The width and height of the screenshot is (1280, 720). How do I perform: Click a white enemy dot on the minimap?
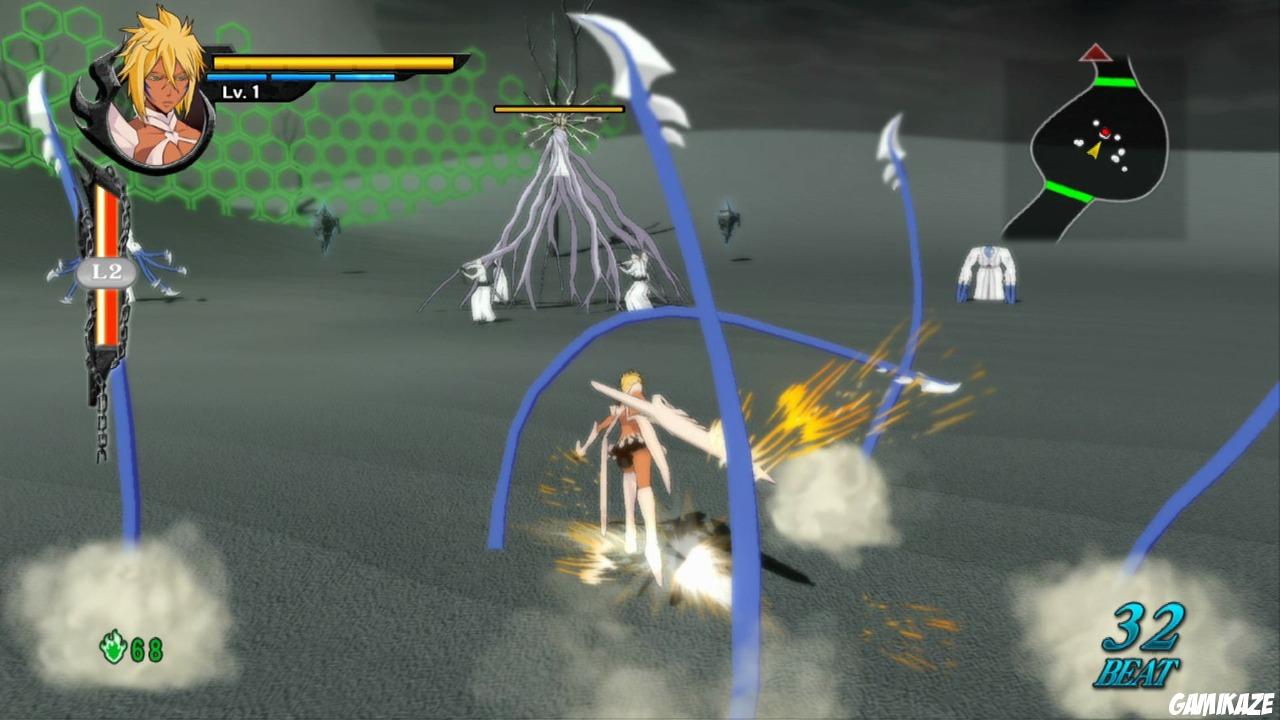click(1121, 150)
